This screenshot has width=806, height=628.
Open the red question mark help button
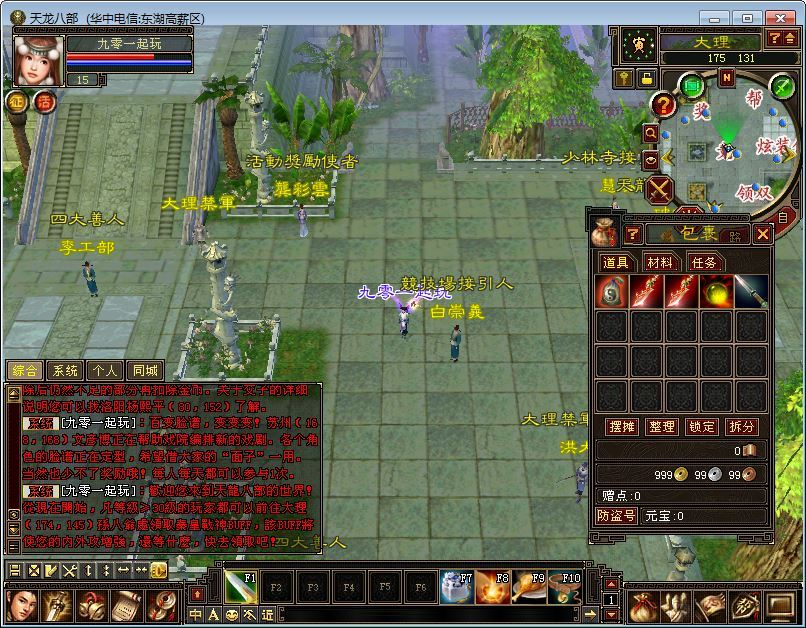(x=663, y=105)
